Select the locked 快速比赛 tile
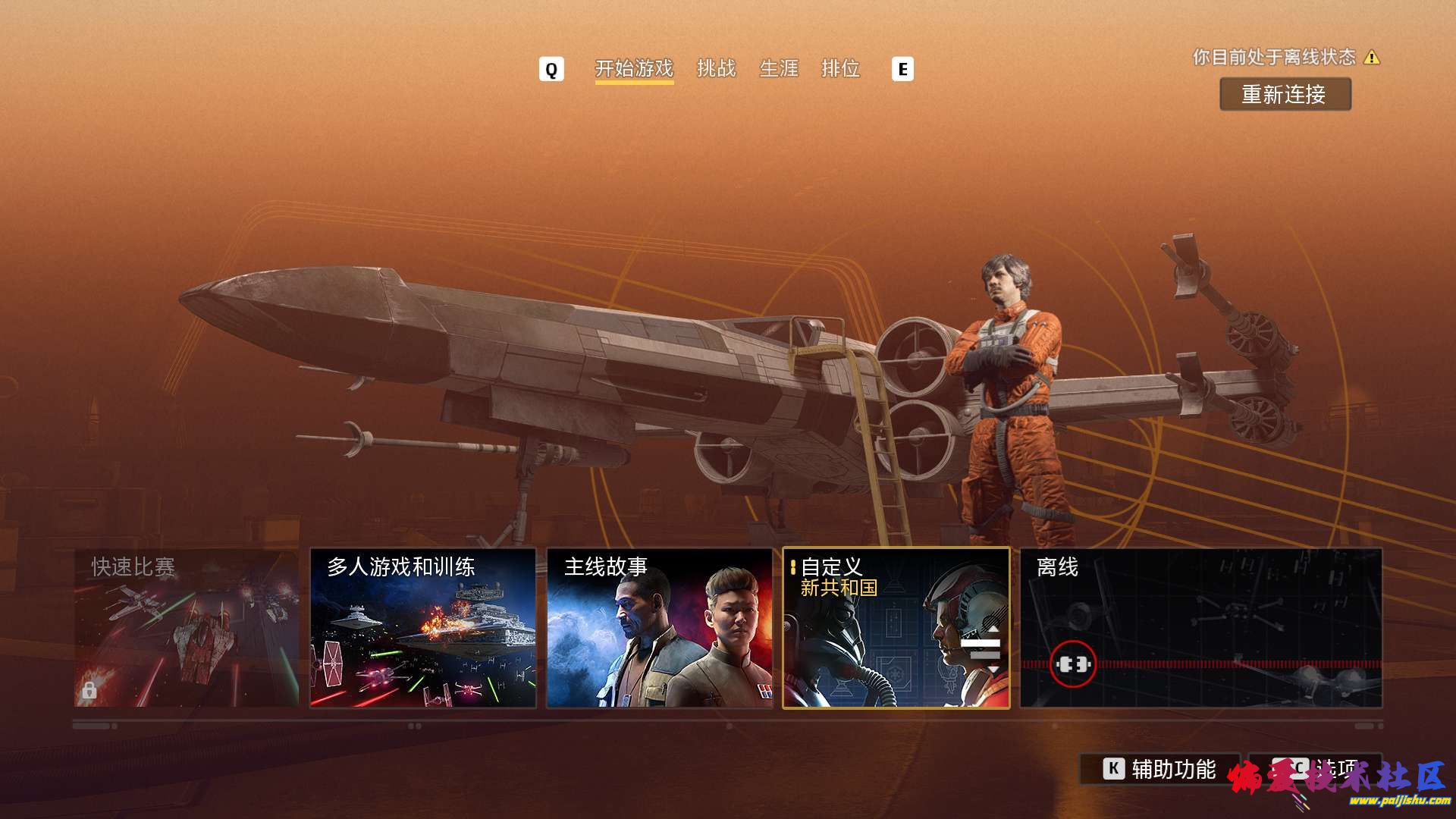The width and height of the screenshot is (1456, 819). pyautogui.click(x=187, y=628)
